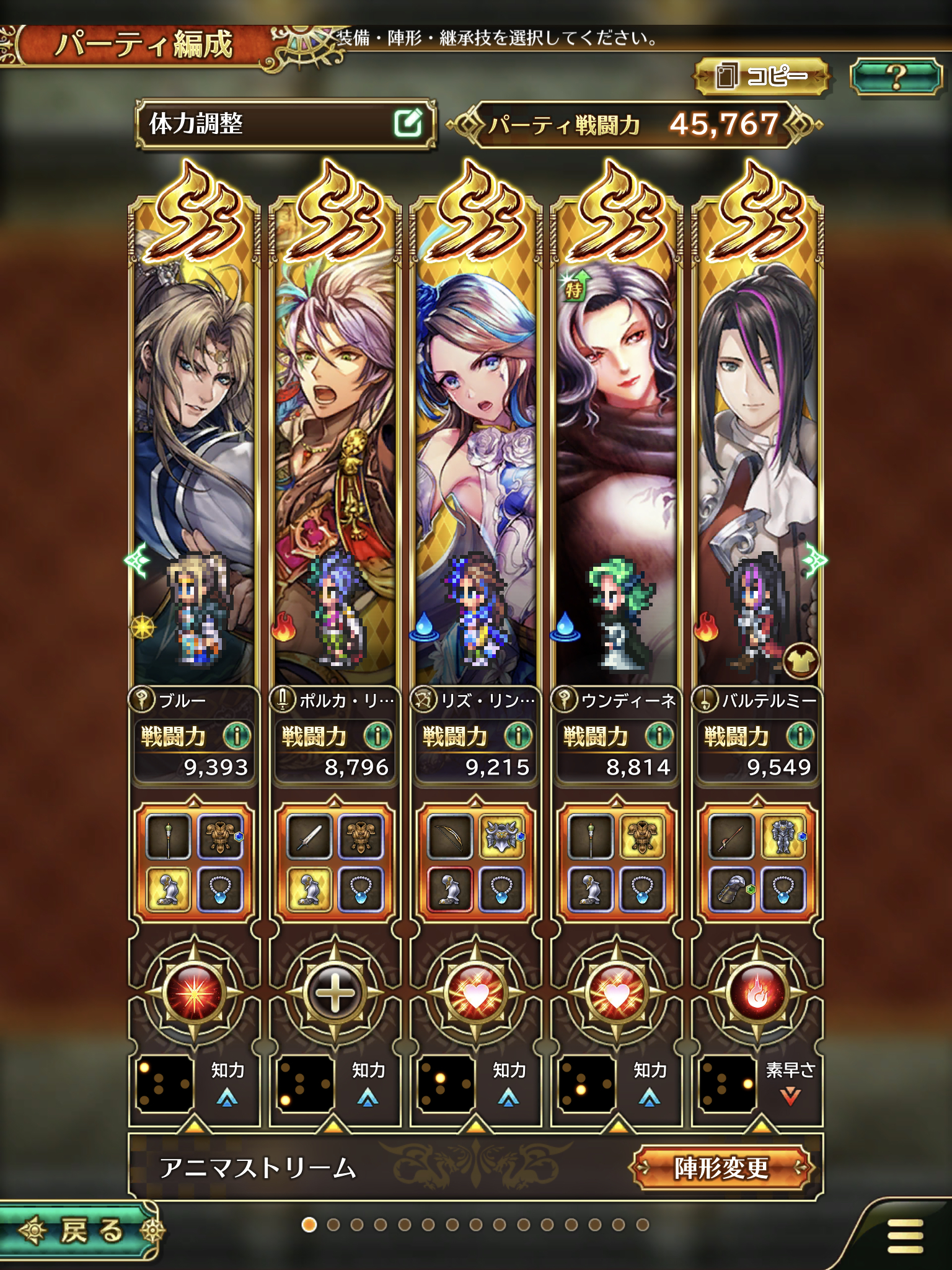
Task: Edit the party name 体力調整
Action: (x=408, y=123)
